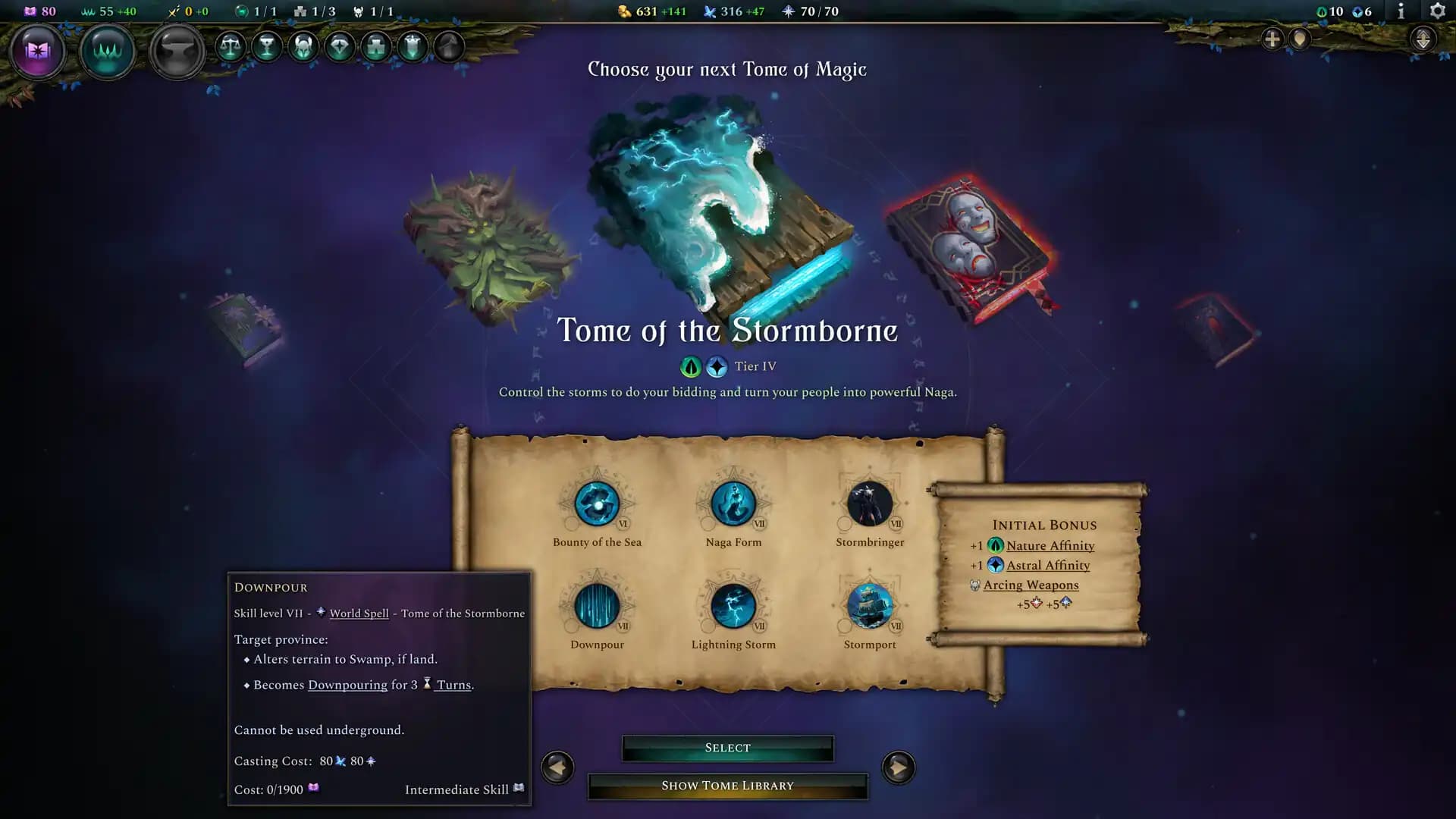This screenshot has height=819, width=1456.
Task: Click the left arrow to view previous tome
Action: pos(557,767)
